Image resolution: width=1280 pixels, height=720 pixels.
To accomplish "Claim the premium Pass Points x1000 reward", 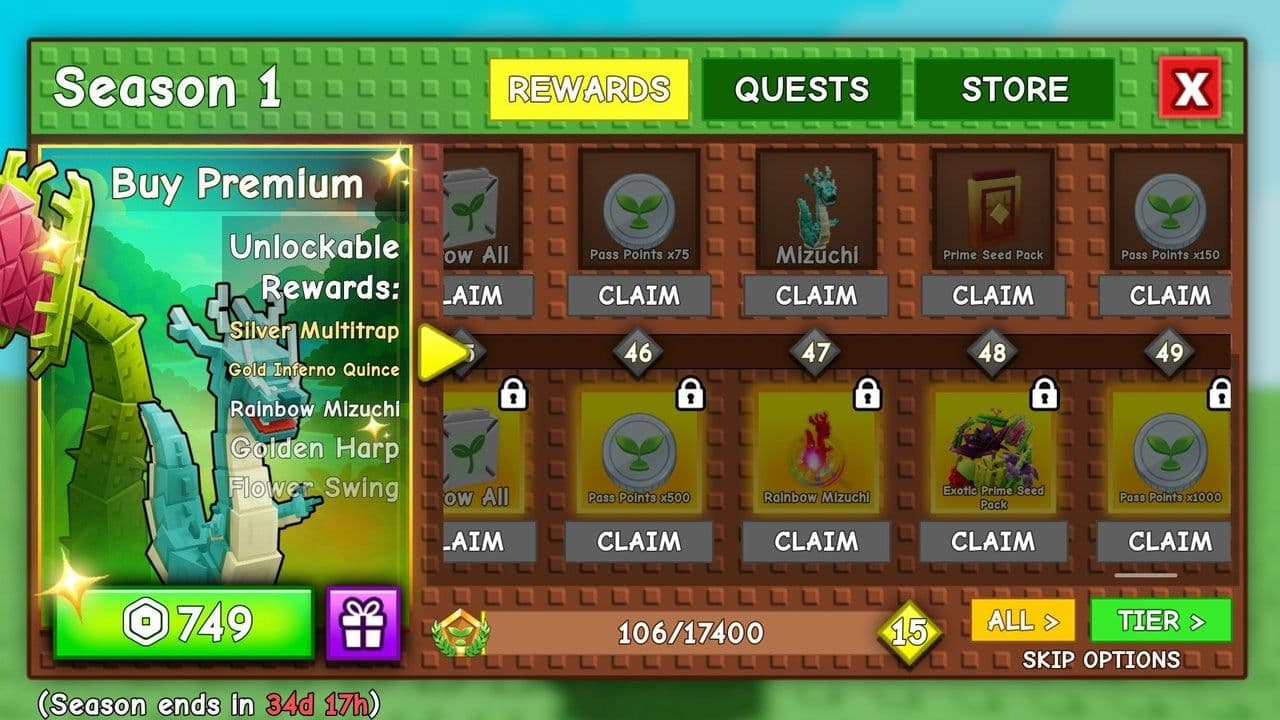I will click(x=1169, y=542).
